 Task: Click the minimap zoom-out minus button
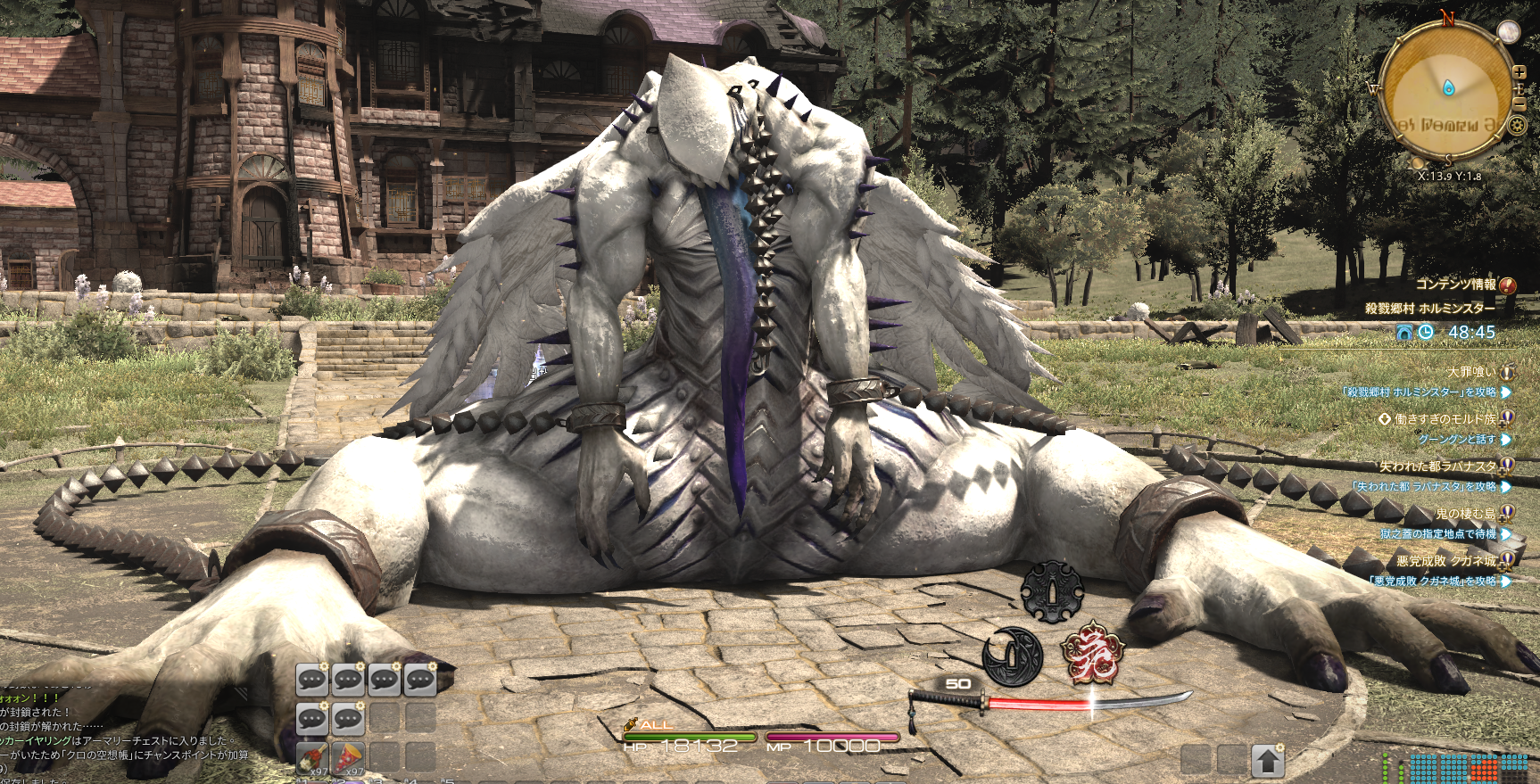point(1519,103)
